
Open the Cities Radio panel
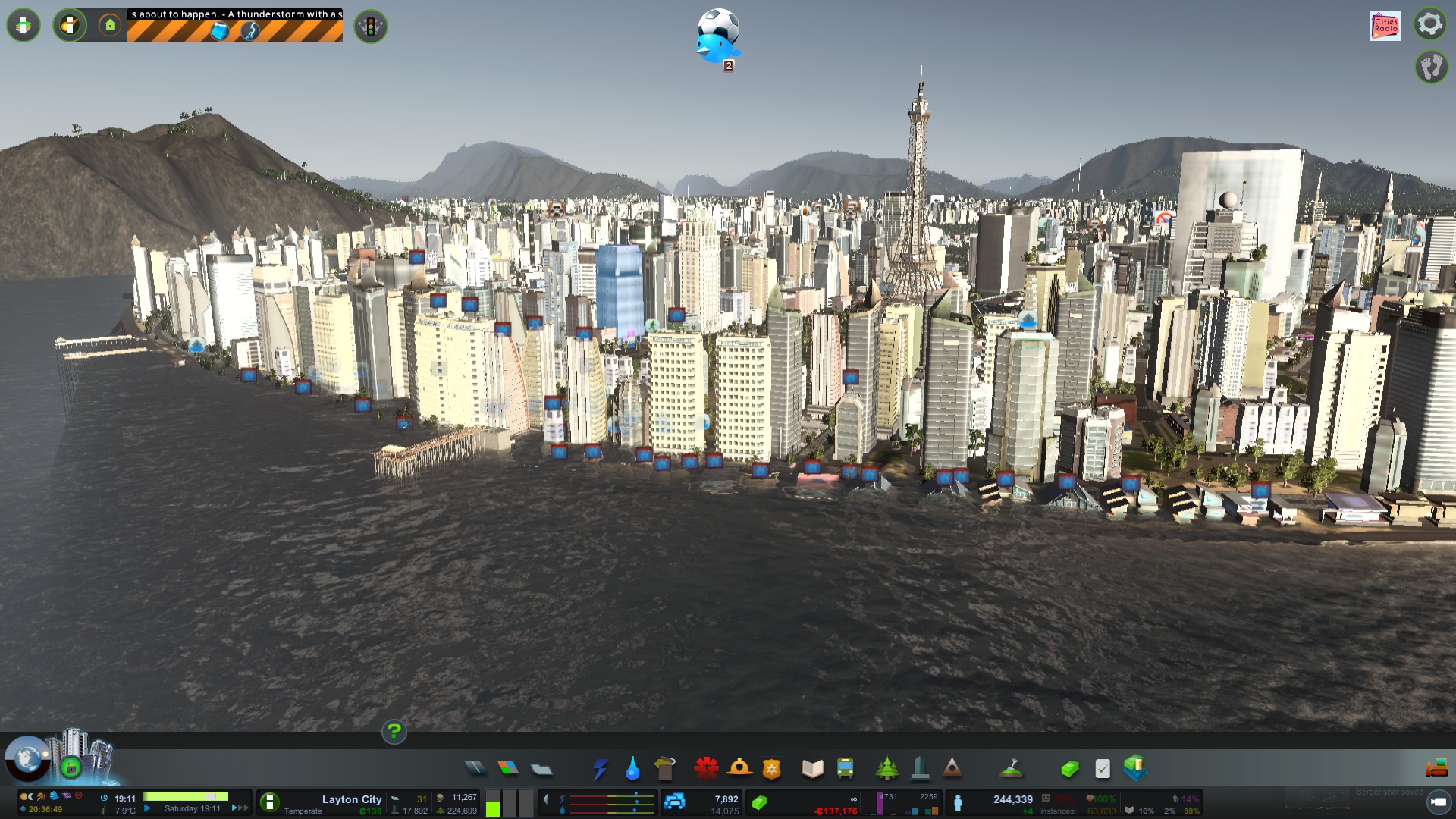pyautogui.click(x=1385, y=26)
